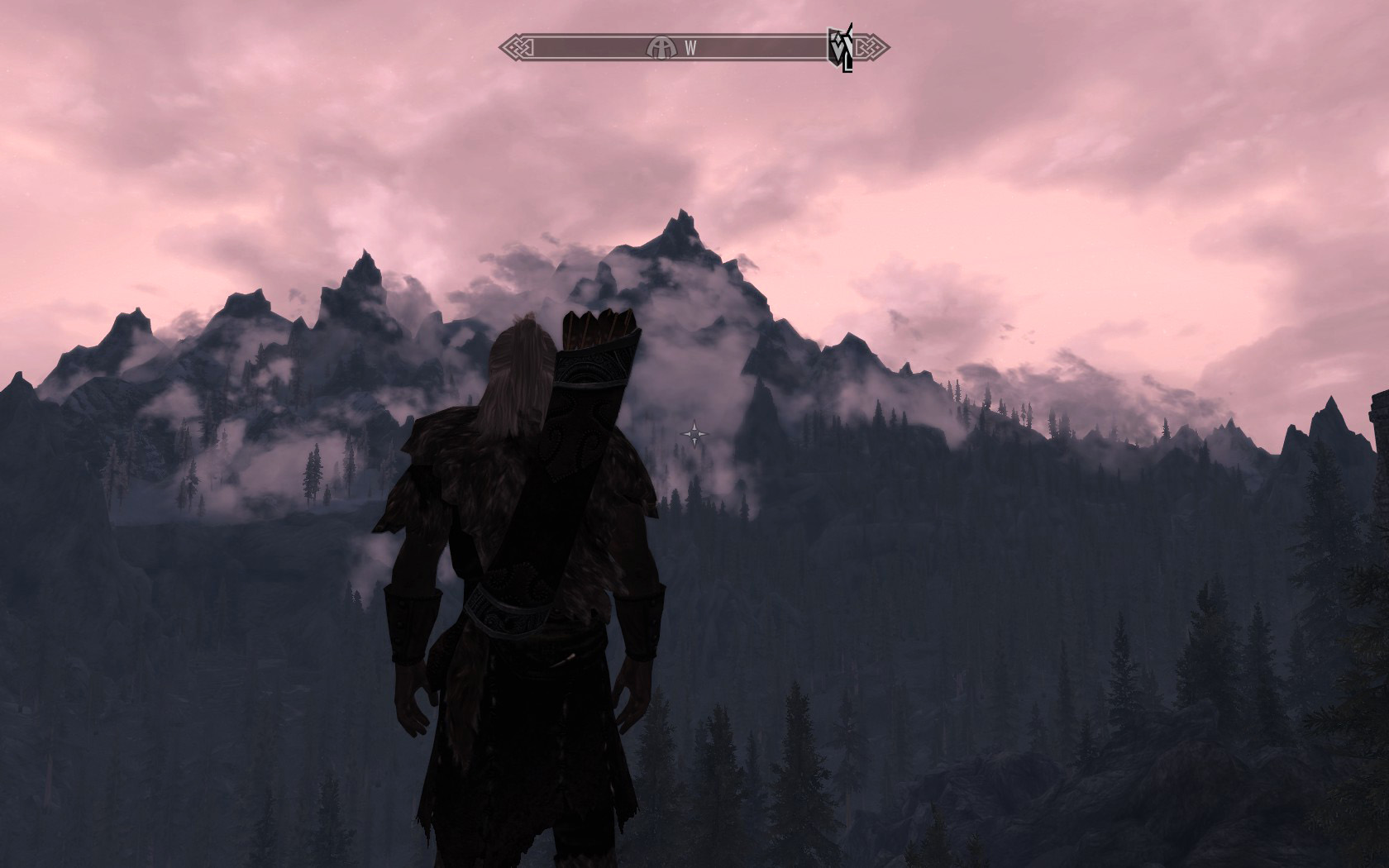The width and height of the screenshot is (1389, 868).
Task: Select the shield-shaped marker at the compass edge
Action: [x=838, y=47]
